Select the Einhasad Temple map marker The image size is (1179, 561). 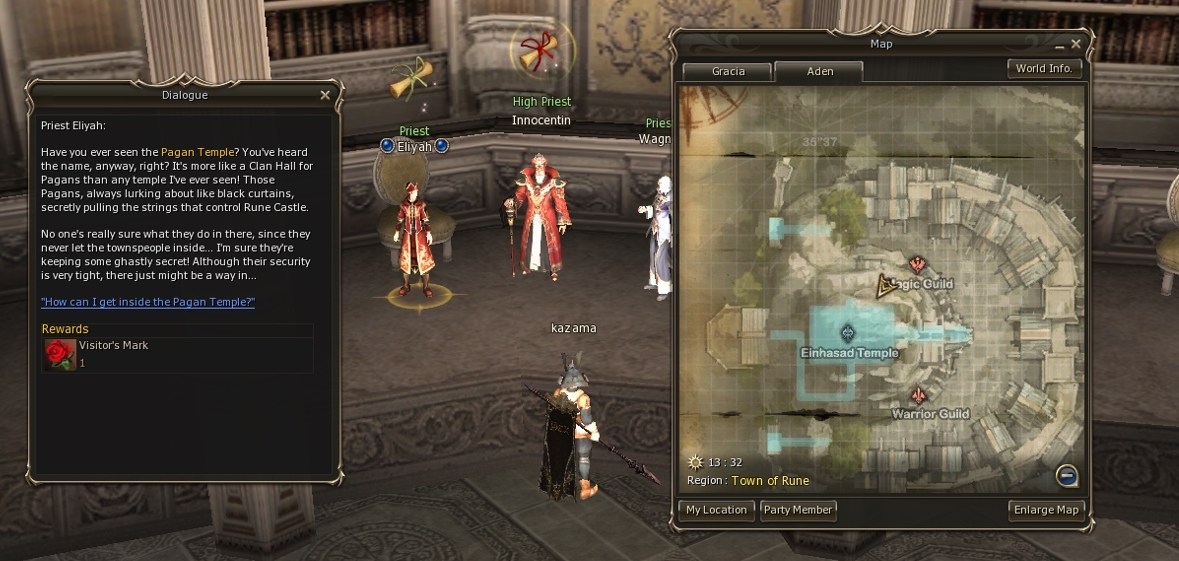coord(848,333)
